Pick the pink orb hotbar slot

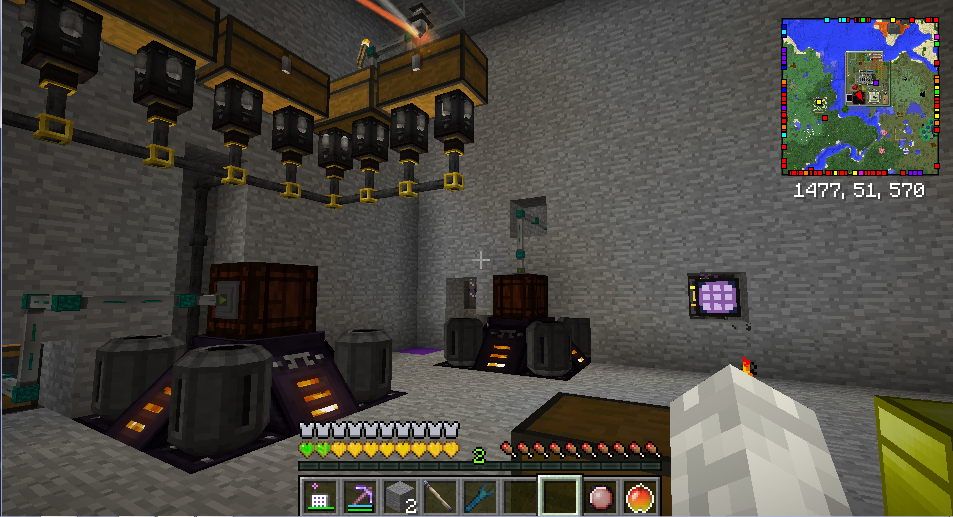[599, 496]
